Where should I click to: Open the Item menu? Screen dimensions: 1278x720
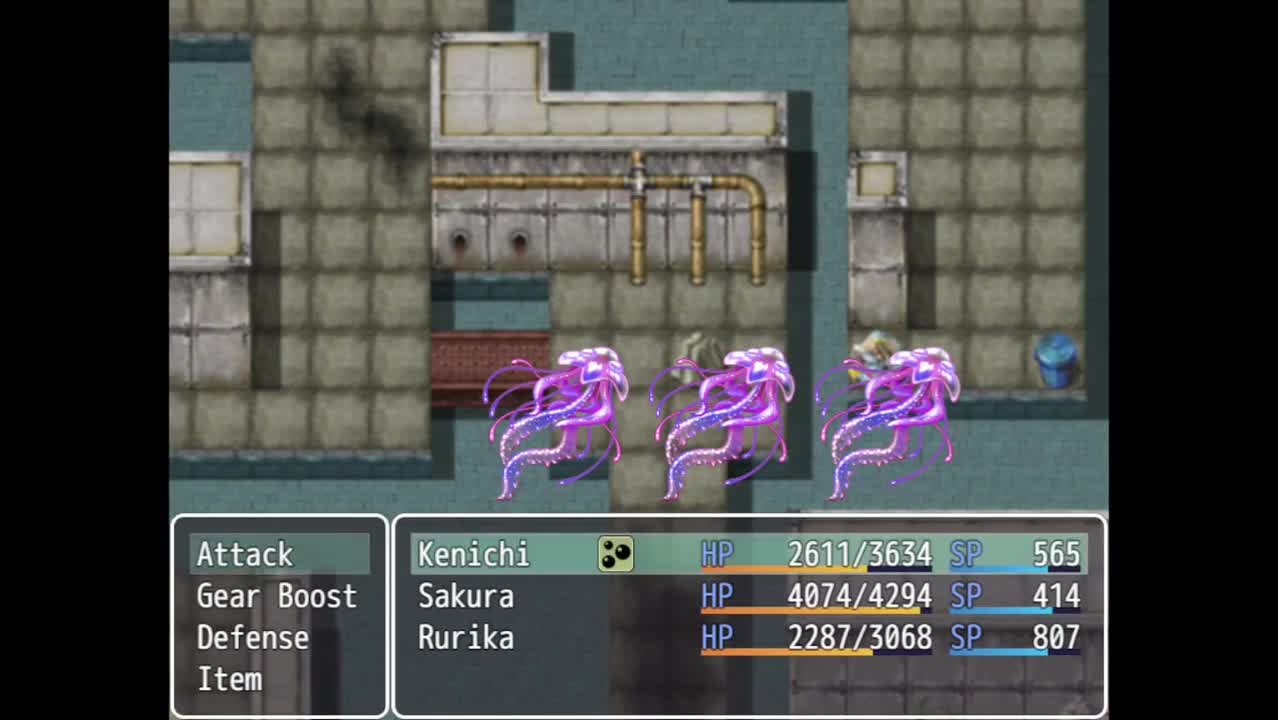229,680
